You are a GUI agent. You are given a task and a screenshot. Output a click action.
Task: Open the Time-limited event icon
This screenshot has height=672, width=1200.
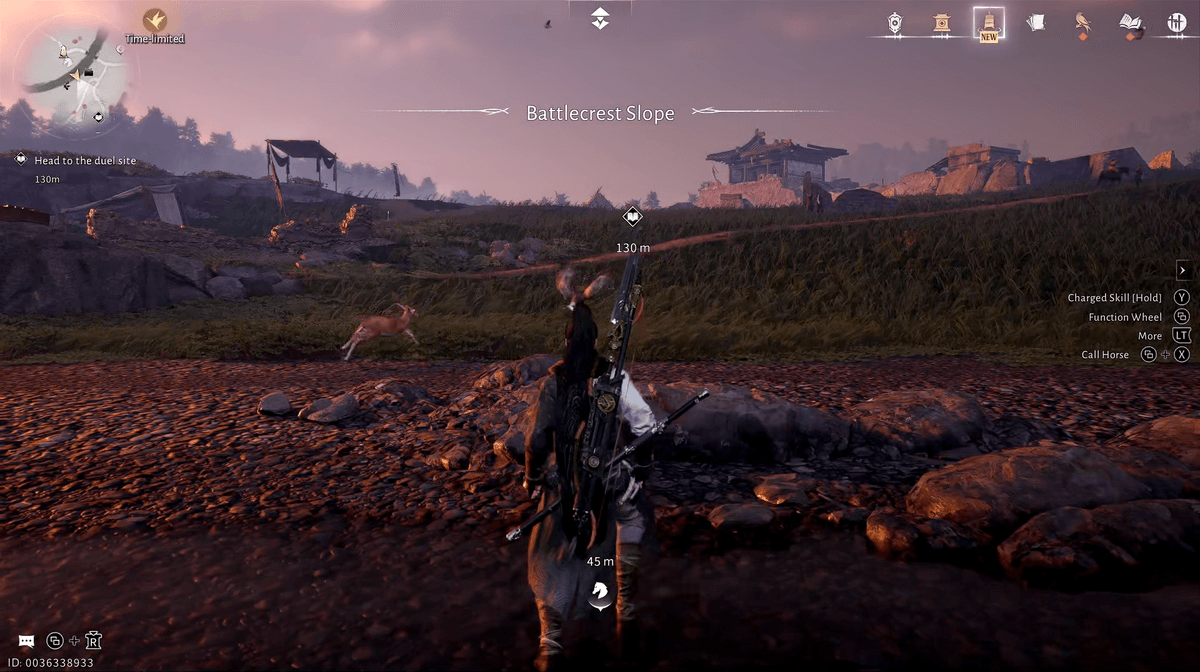point(155,21)
